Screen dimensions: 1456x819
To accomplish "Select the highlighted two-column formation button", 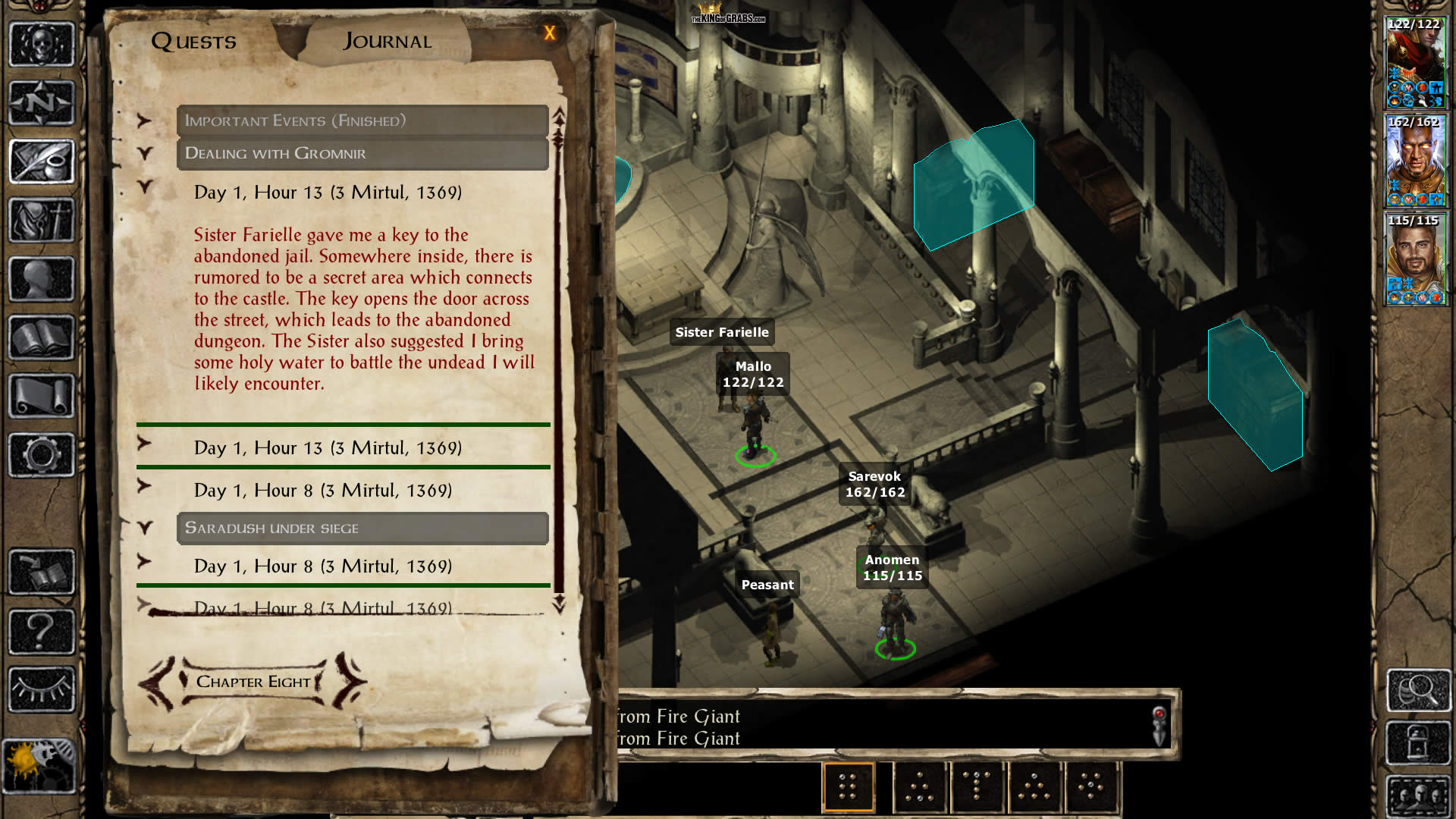I will (x=848, y=787).
